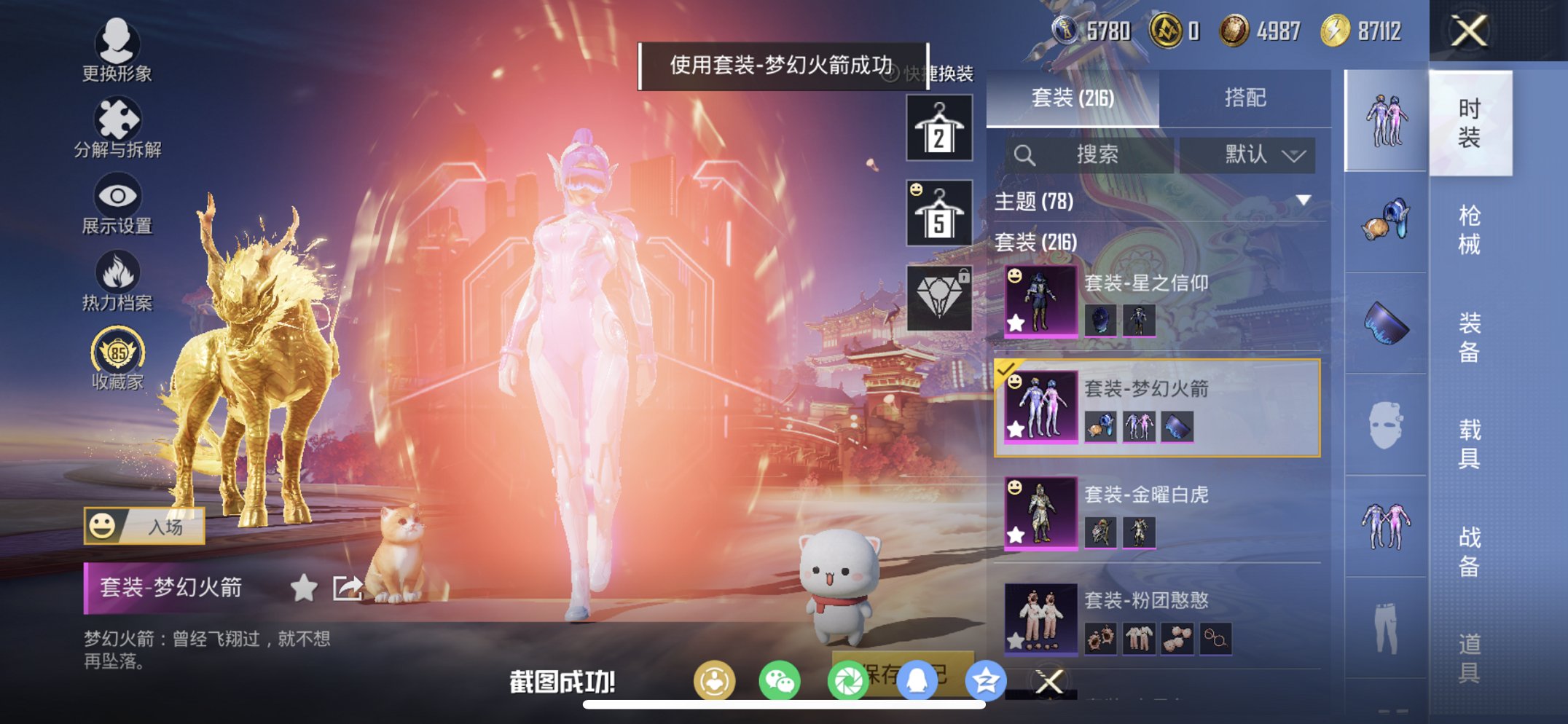
Task: Open the 热力档案 heat profile
Action: click(x=119, y=283)
